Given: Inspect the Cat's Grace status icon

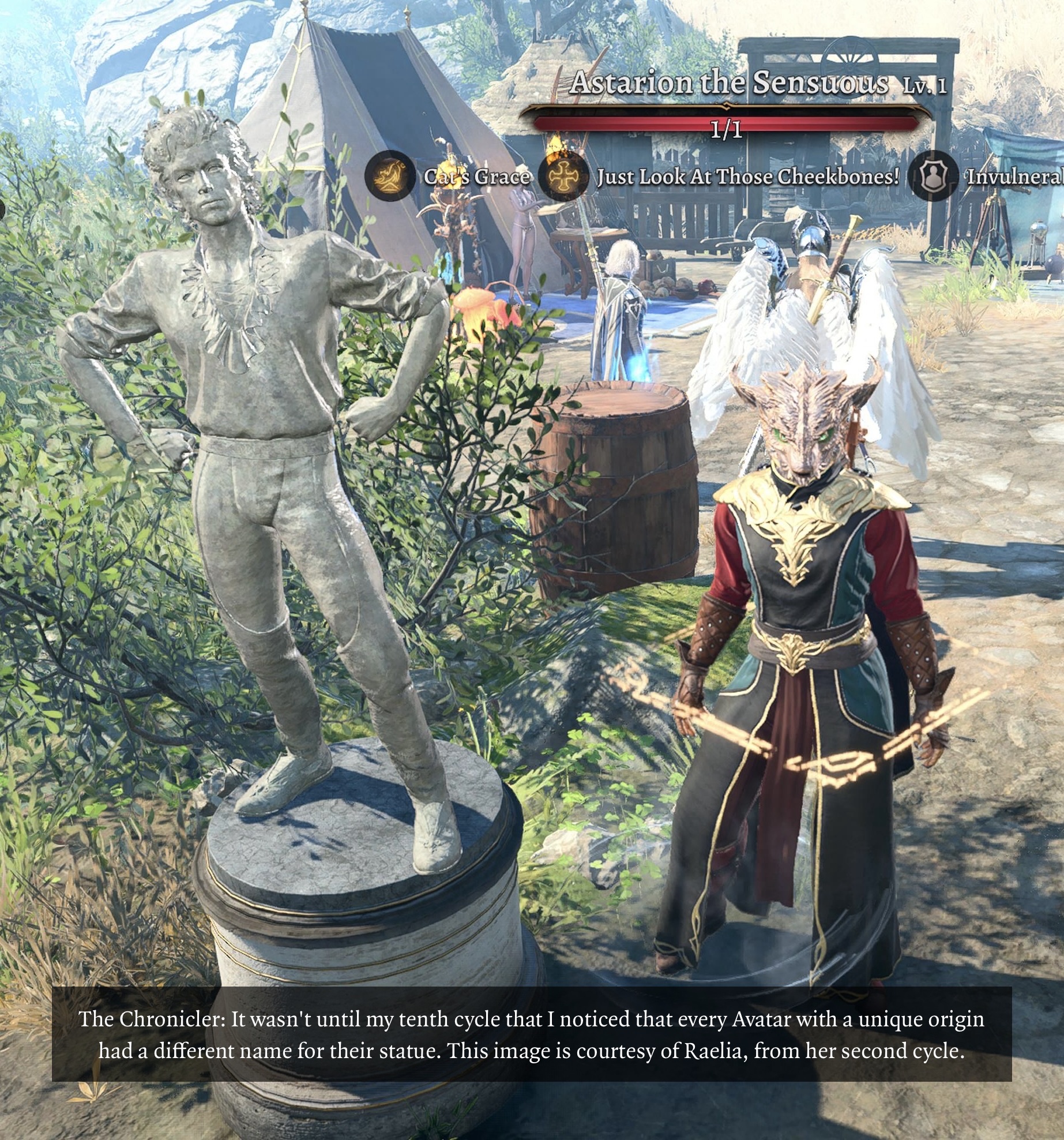Looking at the screenshot, I should [390, 176].
